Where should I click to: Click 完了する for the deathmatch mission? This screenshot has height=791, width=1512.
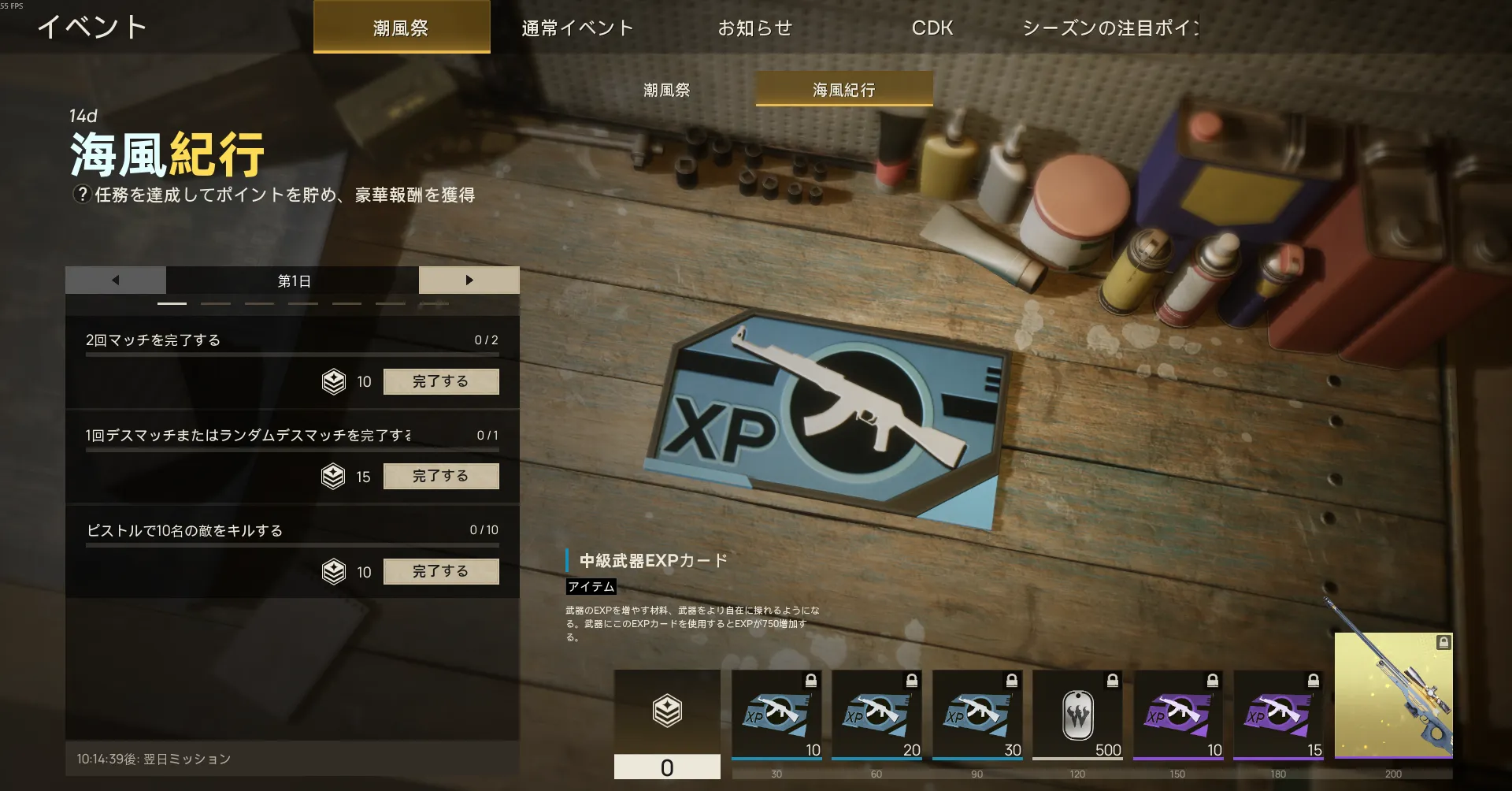441,476
